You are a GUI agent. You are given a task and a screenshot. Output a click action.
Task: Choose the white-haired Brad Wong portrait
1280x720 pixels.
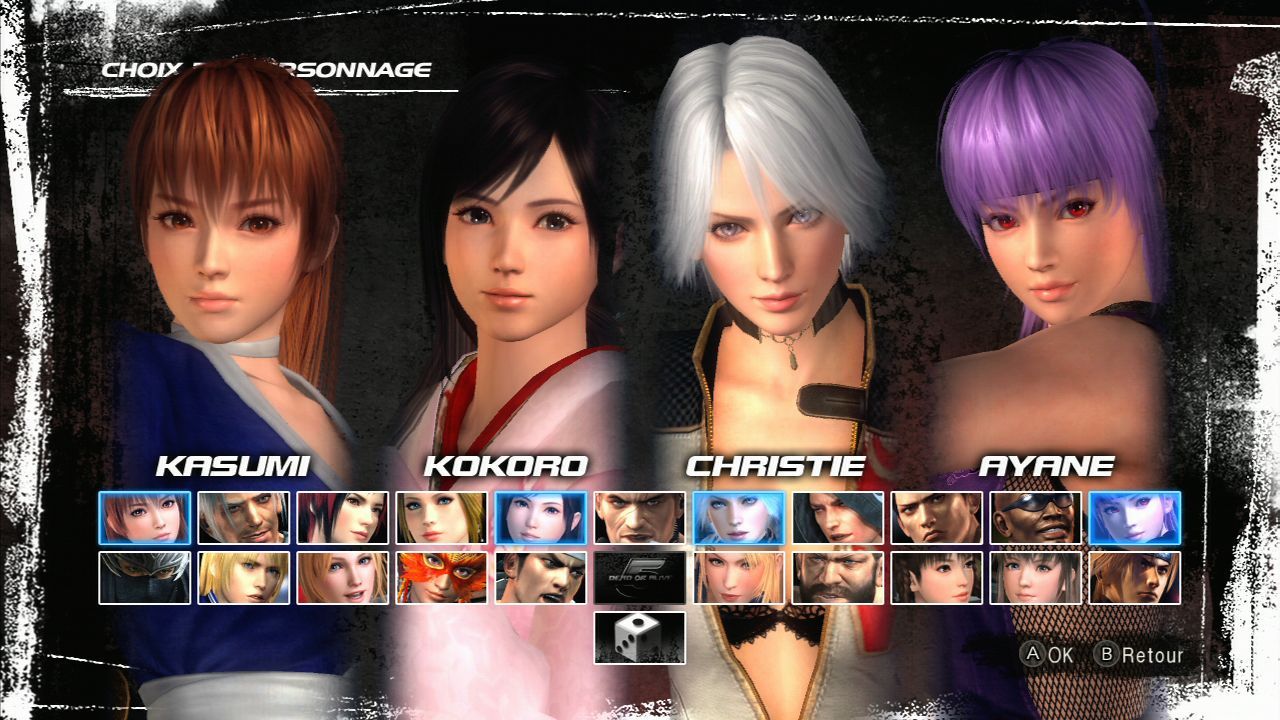pos(243,517)
